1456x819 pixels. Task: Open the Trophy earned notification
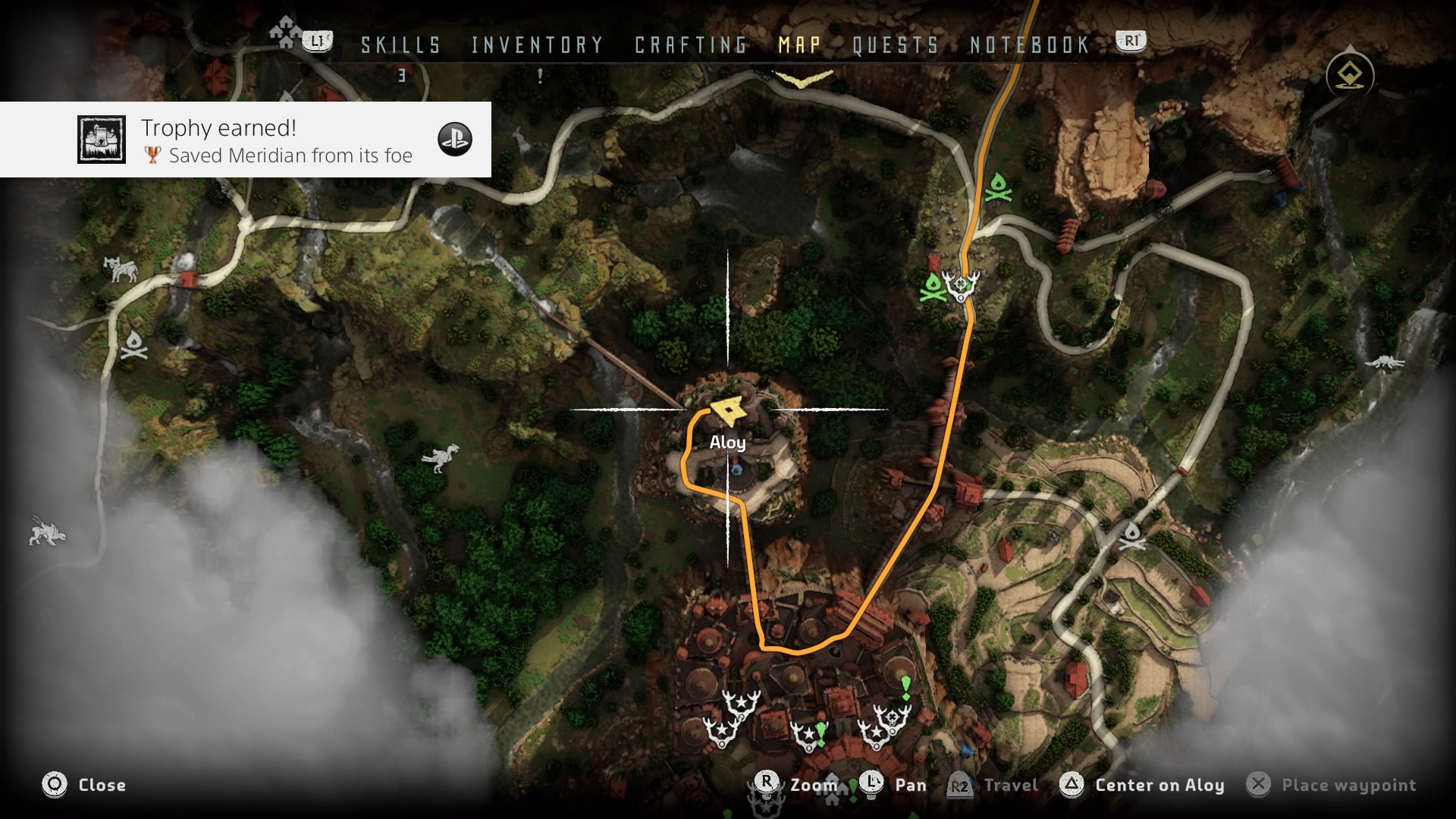pyautogui.click(x=245, y=140)
